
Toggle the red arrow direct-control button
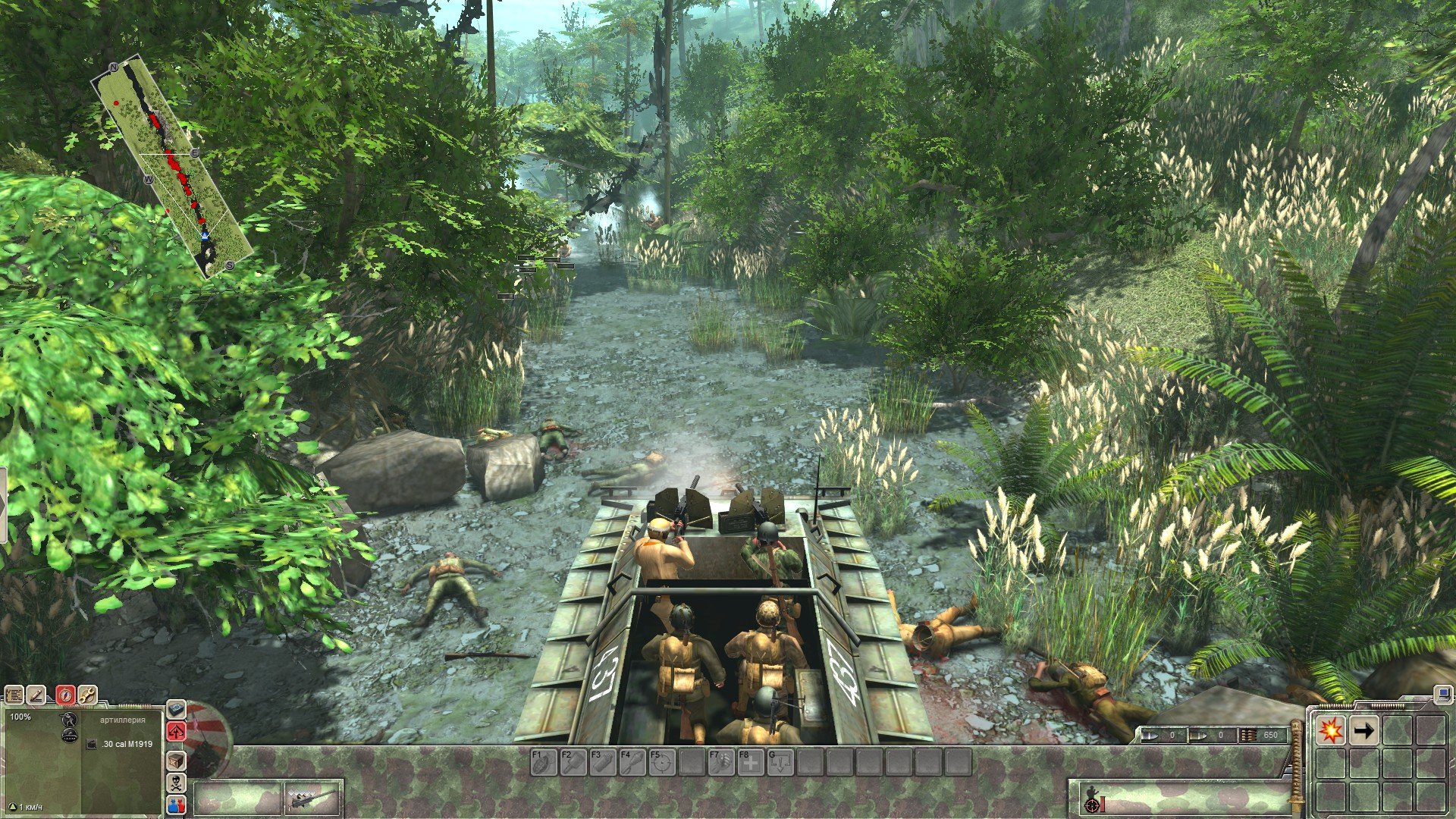pos(176,731)
